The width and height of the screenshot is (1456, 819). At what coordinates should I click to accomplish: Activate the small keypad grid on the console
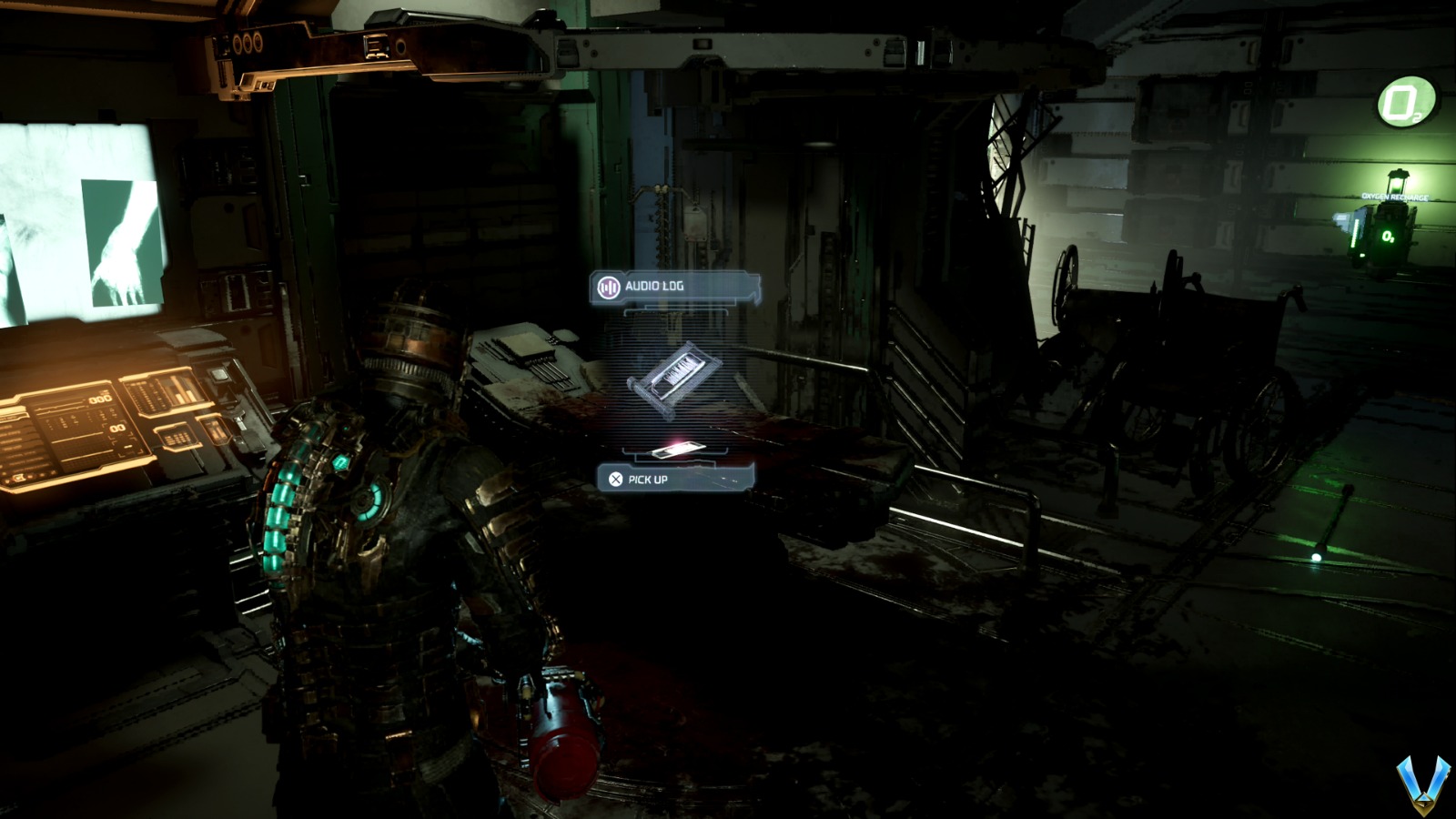pos(177,438)
